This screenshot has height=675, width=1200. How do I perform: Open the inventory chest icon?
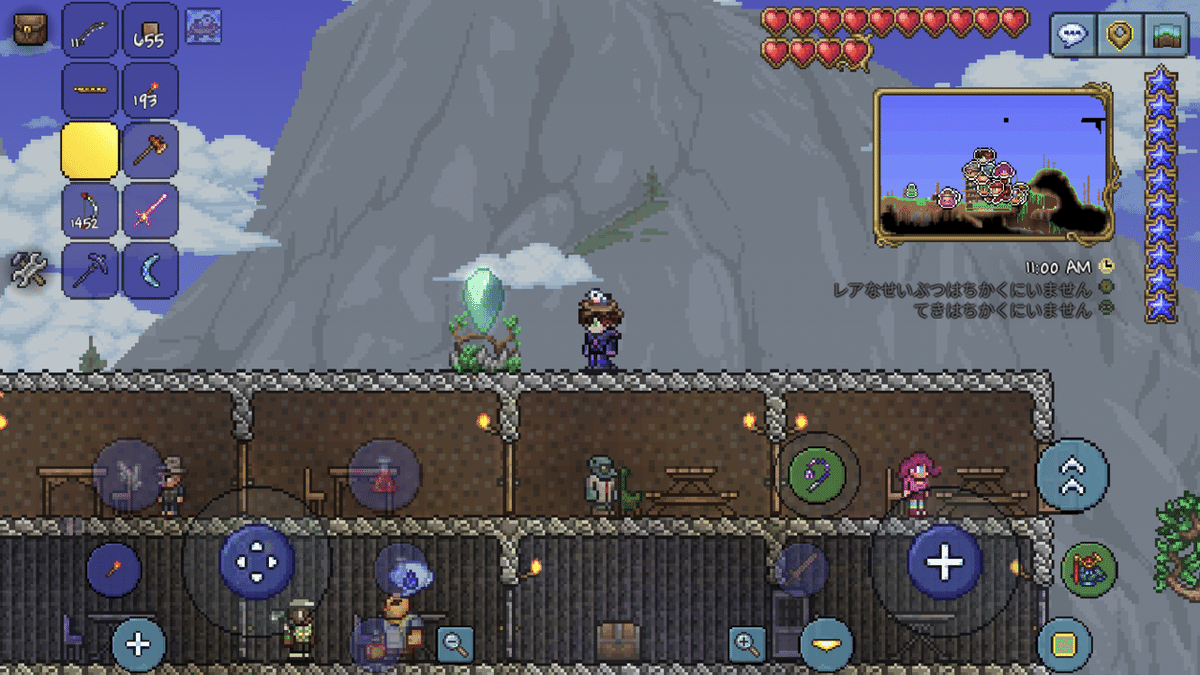[29, 31]
